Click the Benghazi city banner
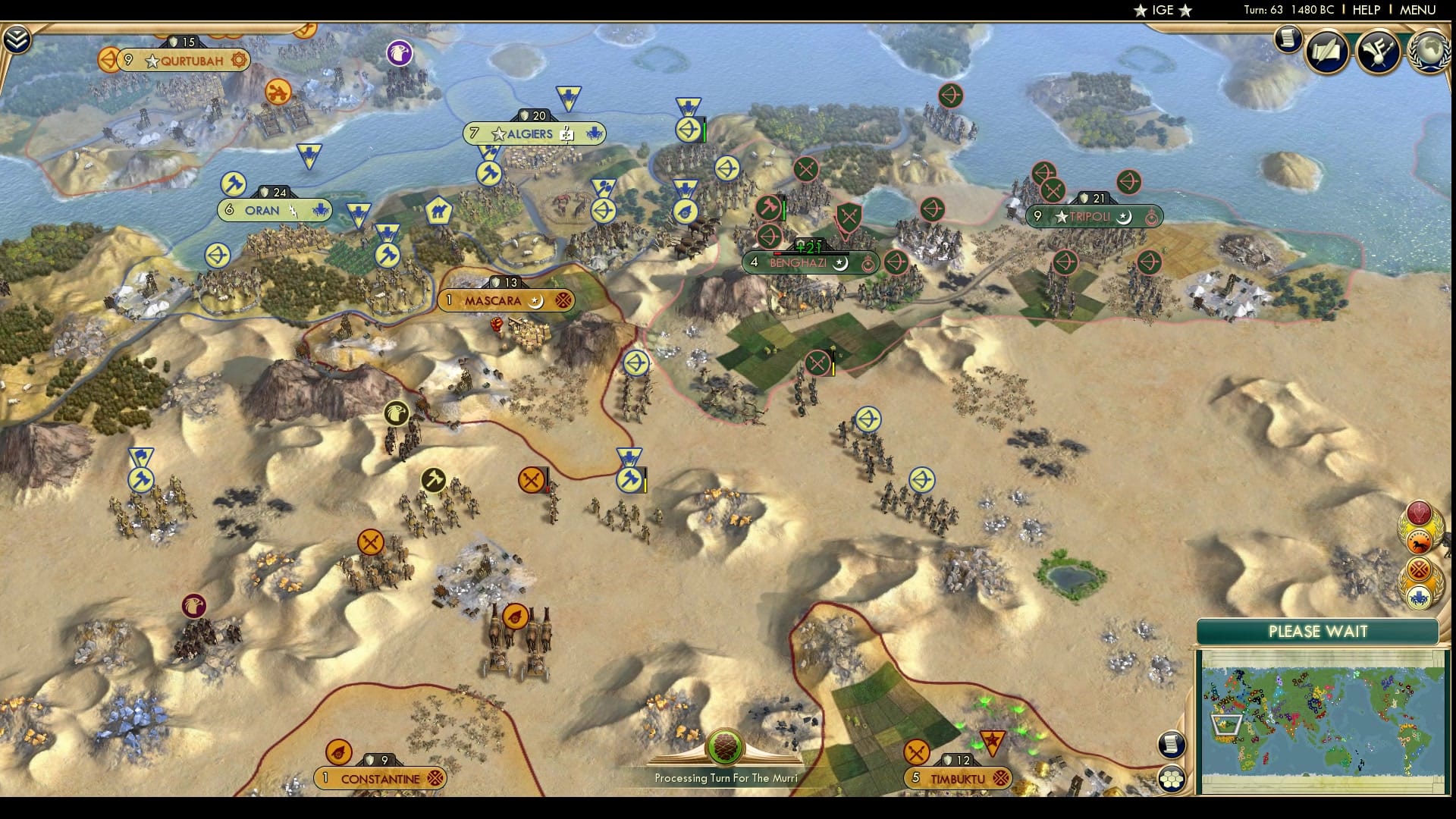 pyautogui.click(x=810, y=262)
